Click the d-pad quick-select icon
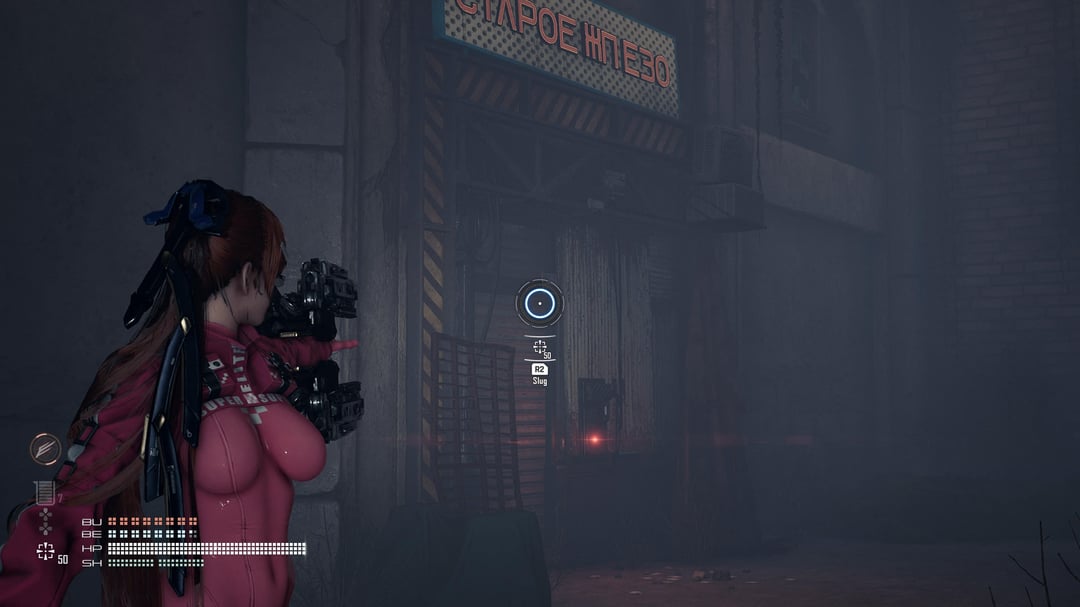This screenshot has width=1080, height=607. click(44, 521)
